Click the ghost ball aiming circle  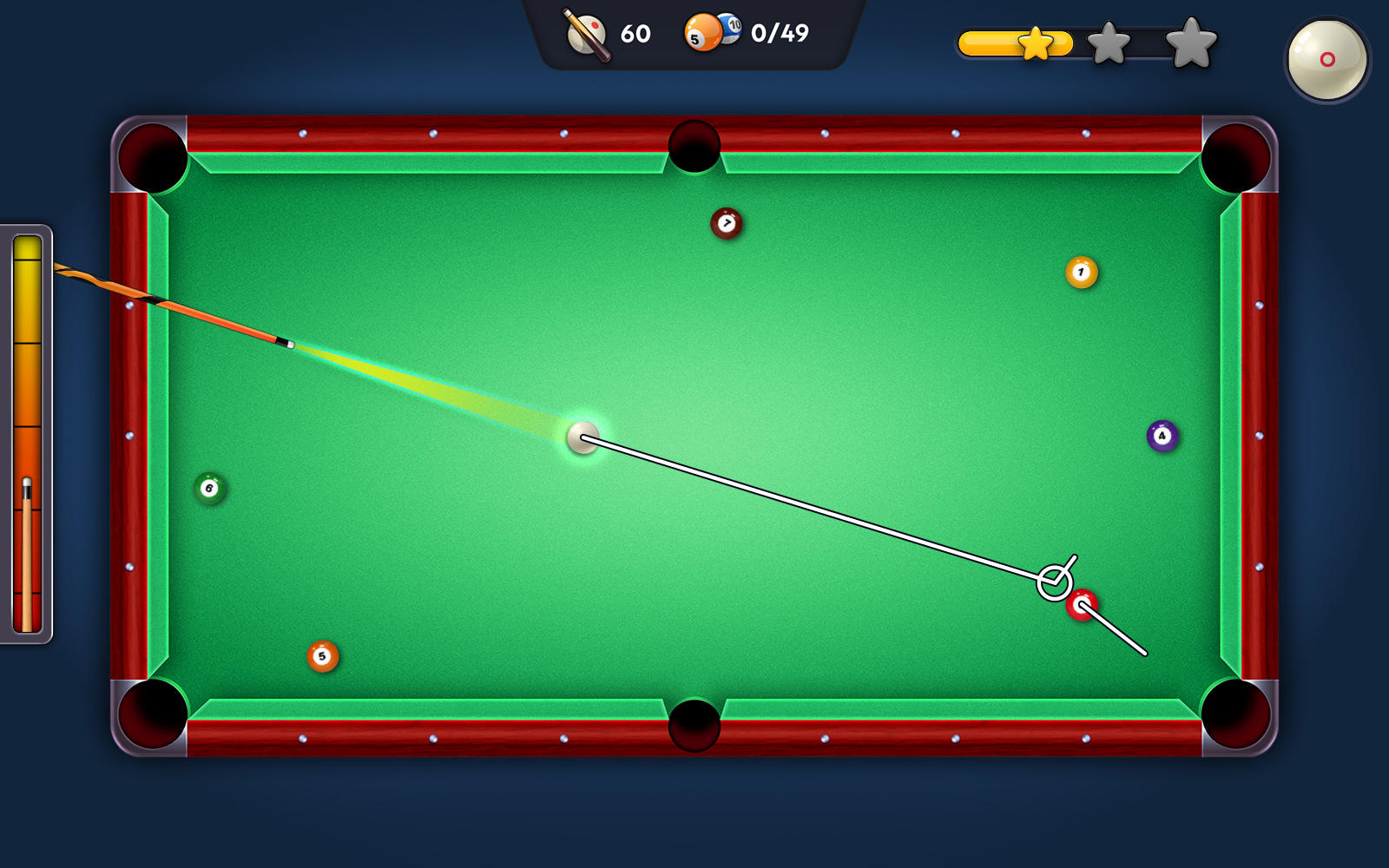[1053, 581]
